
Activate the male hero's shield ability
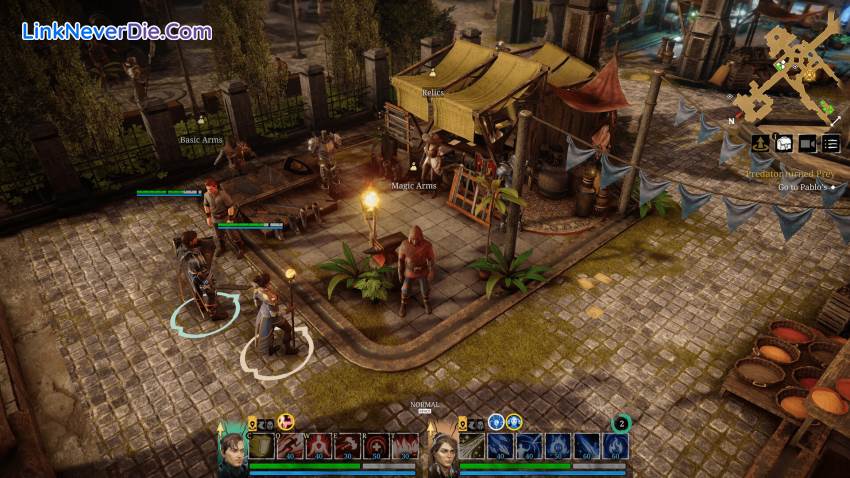[262, 446]
